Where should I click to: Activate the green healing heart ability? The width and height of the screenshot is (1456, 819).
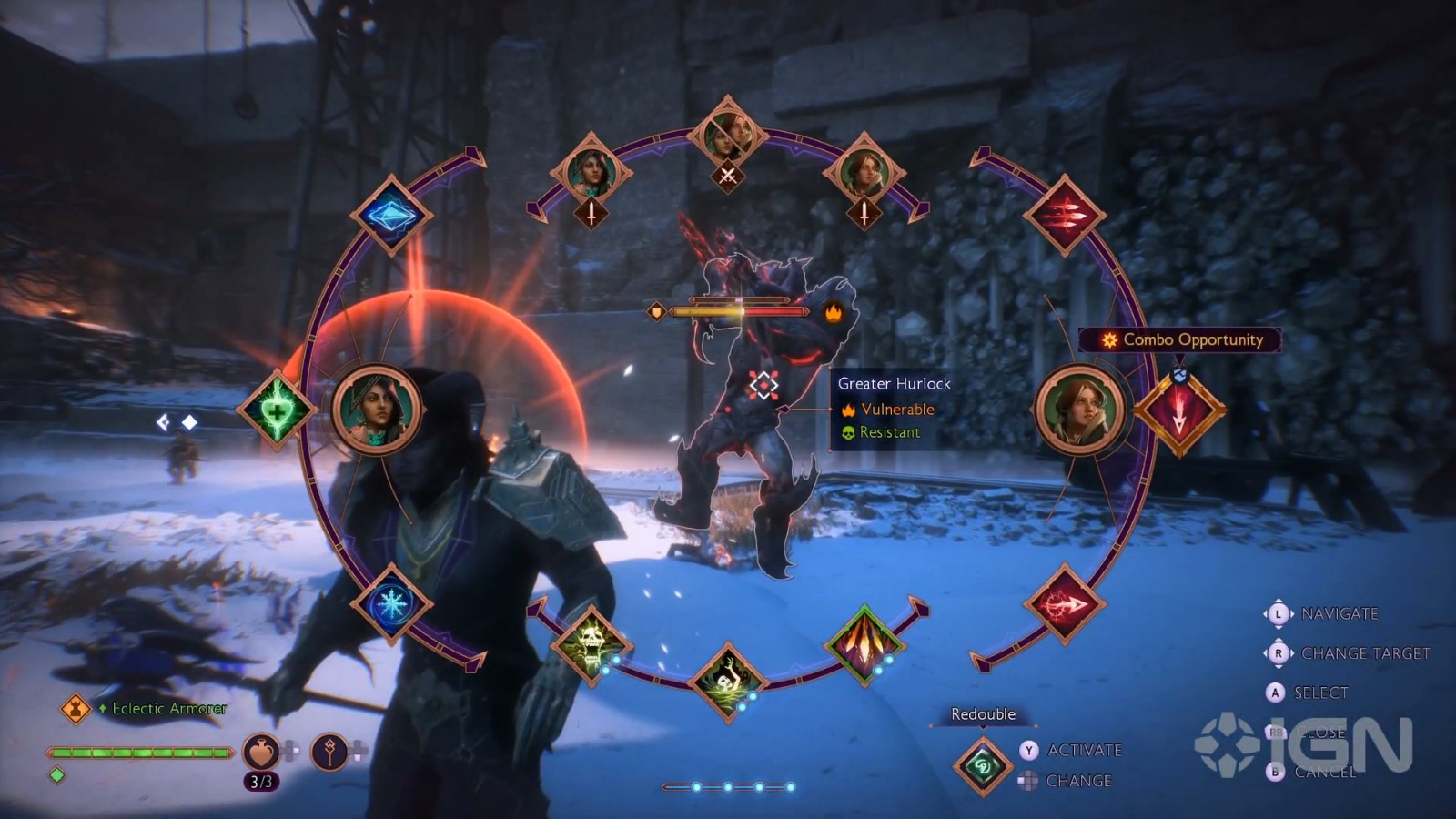[x=277, y=410]
